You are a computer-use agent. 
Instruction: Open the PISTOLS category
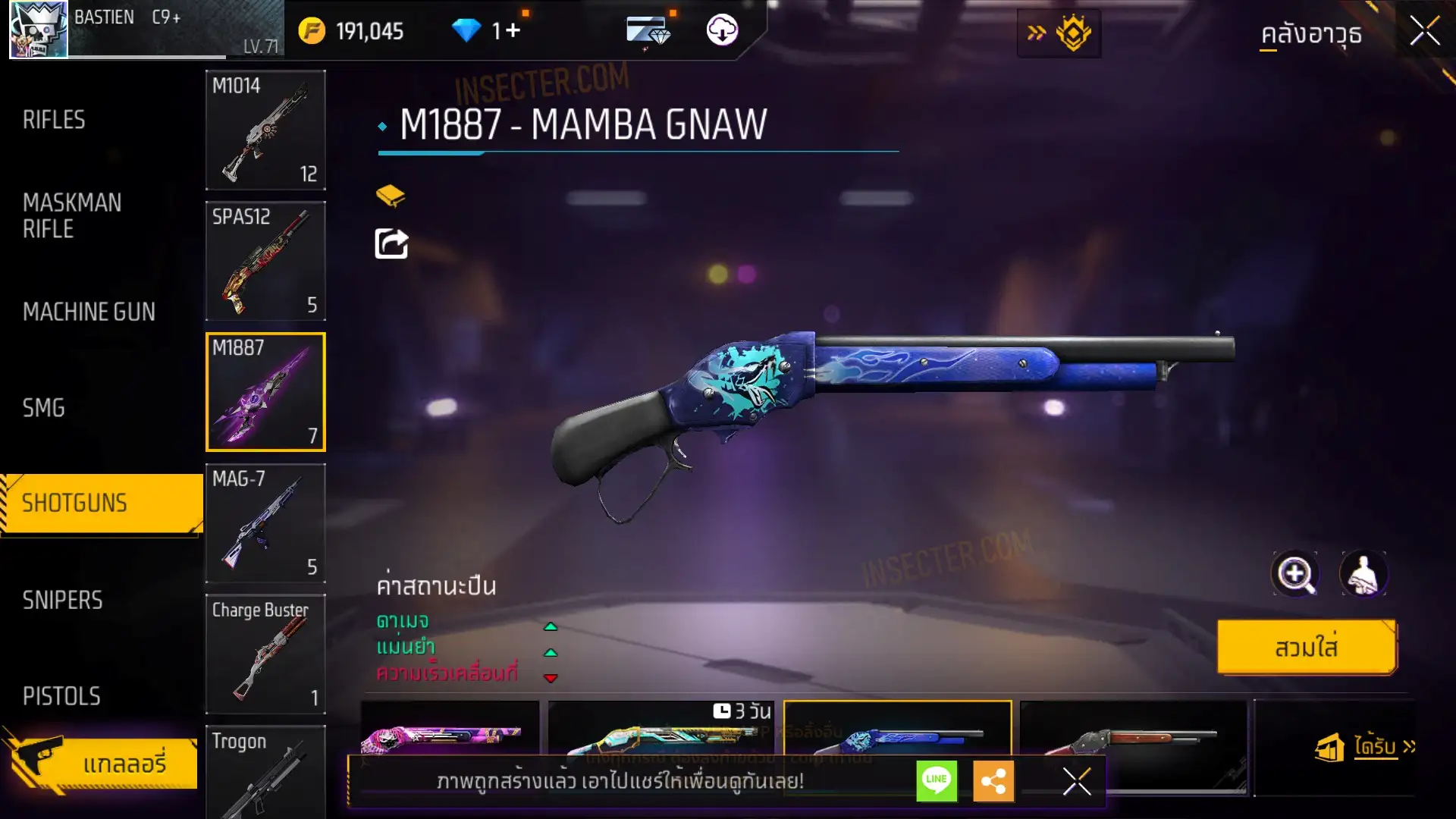[x=61, y=696]
